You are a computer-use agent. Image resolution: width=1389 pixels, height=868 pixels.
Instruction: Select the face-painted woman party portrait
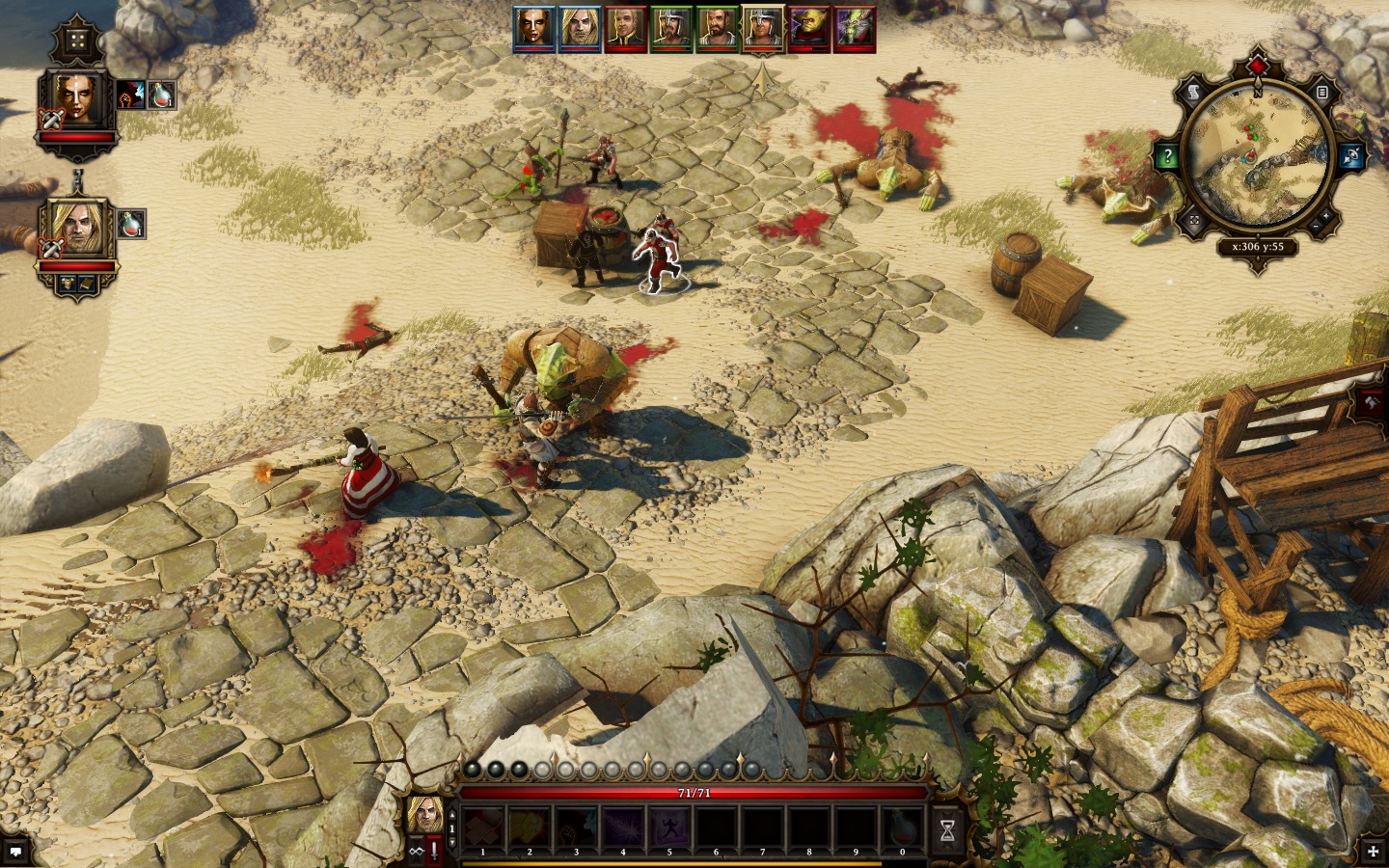[77, 100]
